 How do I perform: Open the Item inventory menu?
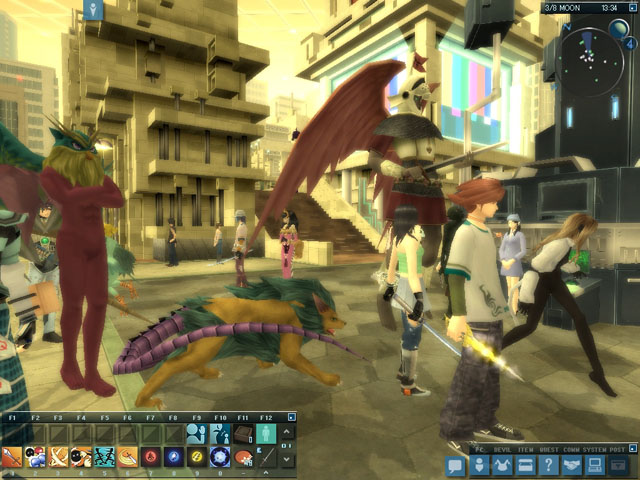[525, 465]
